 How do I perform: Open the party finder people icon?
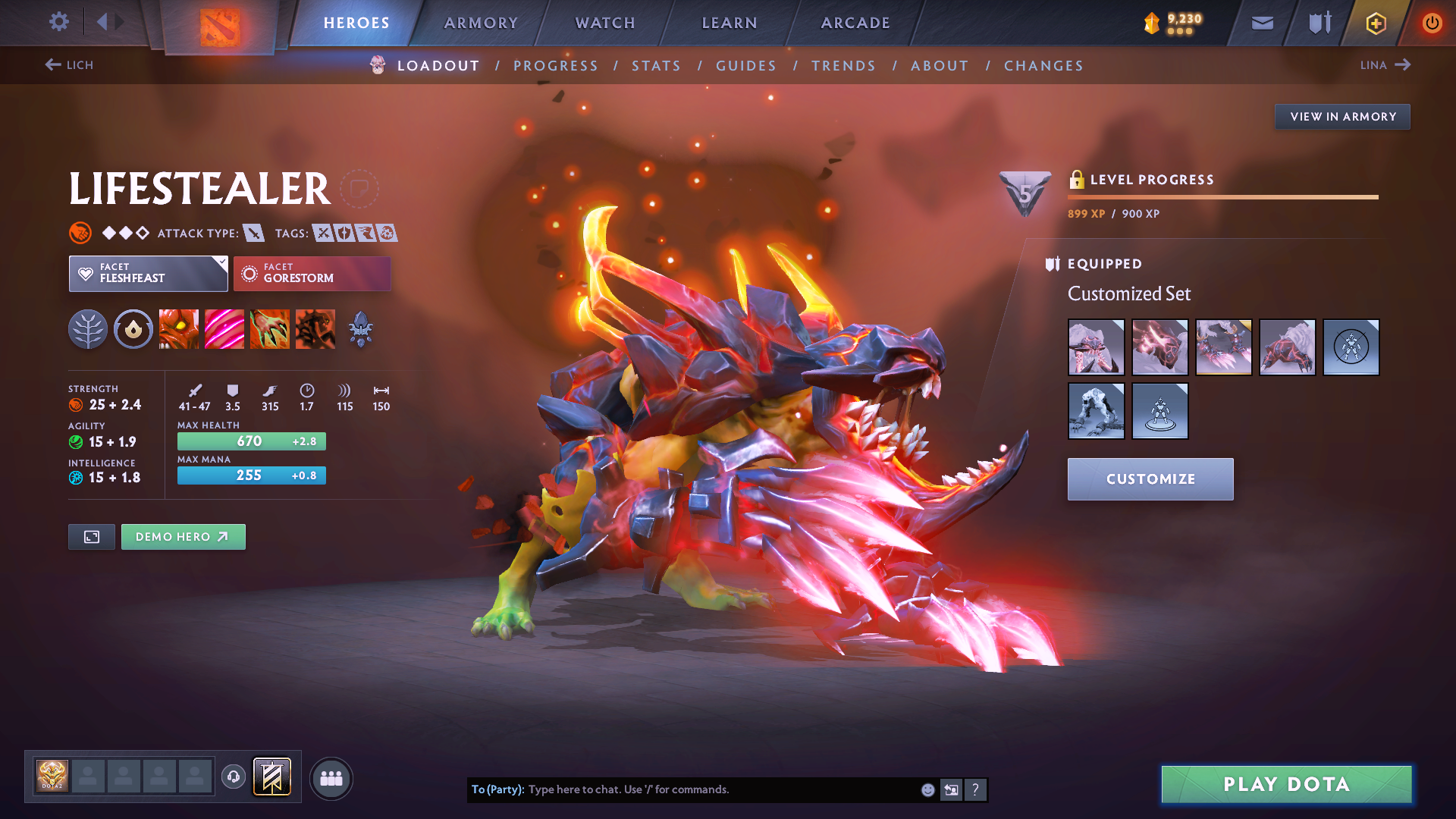tap(331, 777)
